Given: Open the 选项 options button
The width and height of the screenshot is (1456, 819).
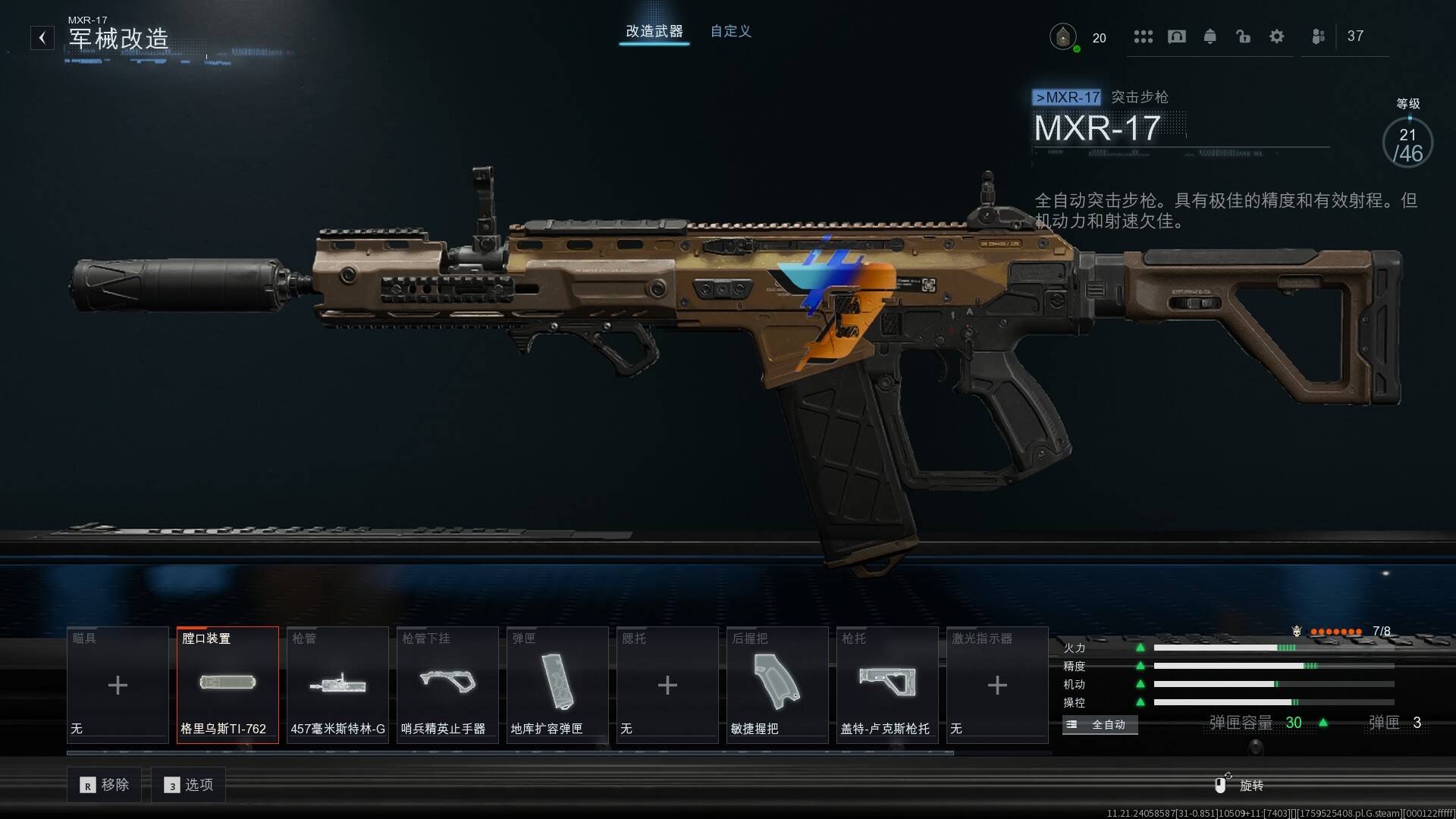Looking at the screenshot, I should [189, 785].
